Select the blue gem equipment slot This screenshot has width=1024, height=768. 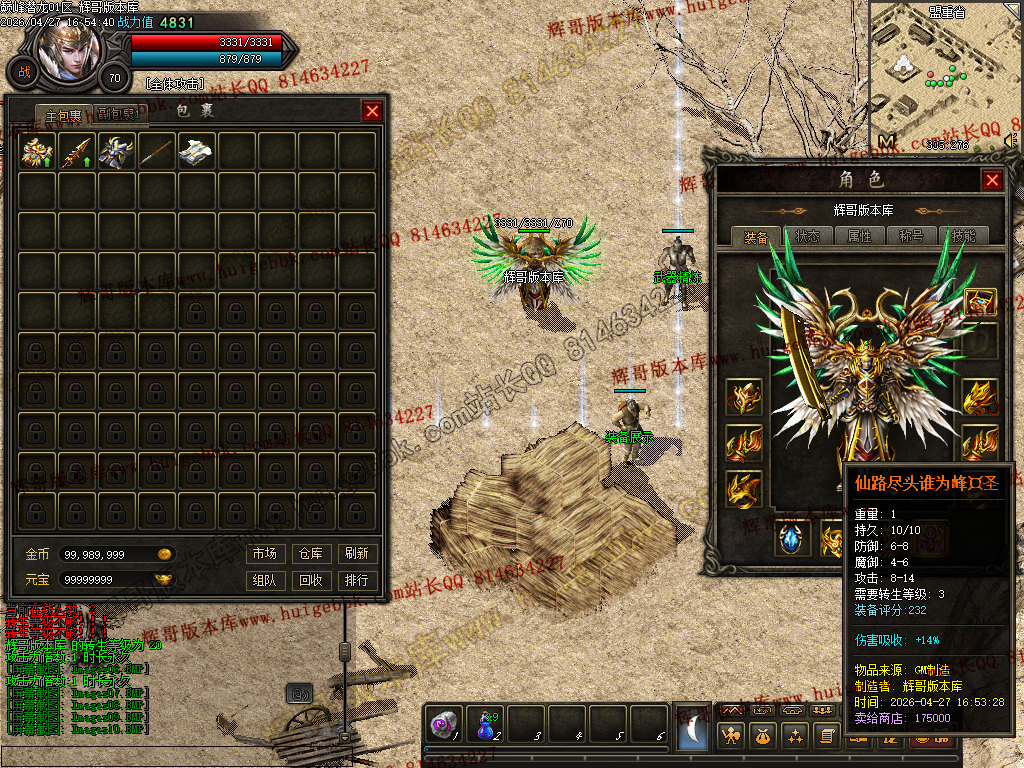(793, 538)
